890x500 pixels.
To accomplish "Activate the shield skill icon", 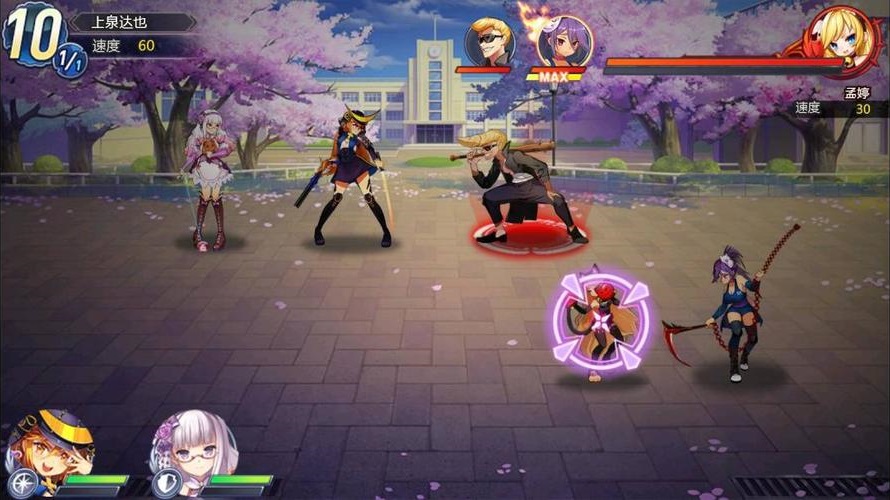I will pyautogui.click(x=166, y=484).
